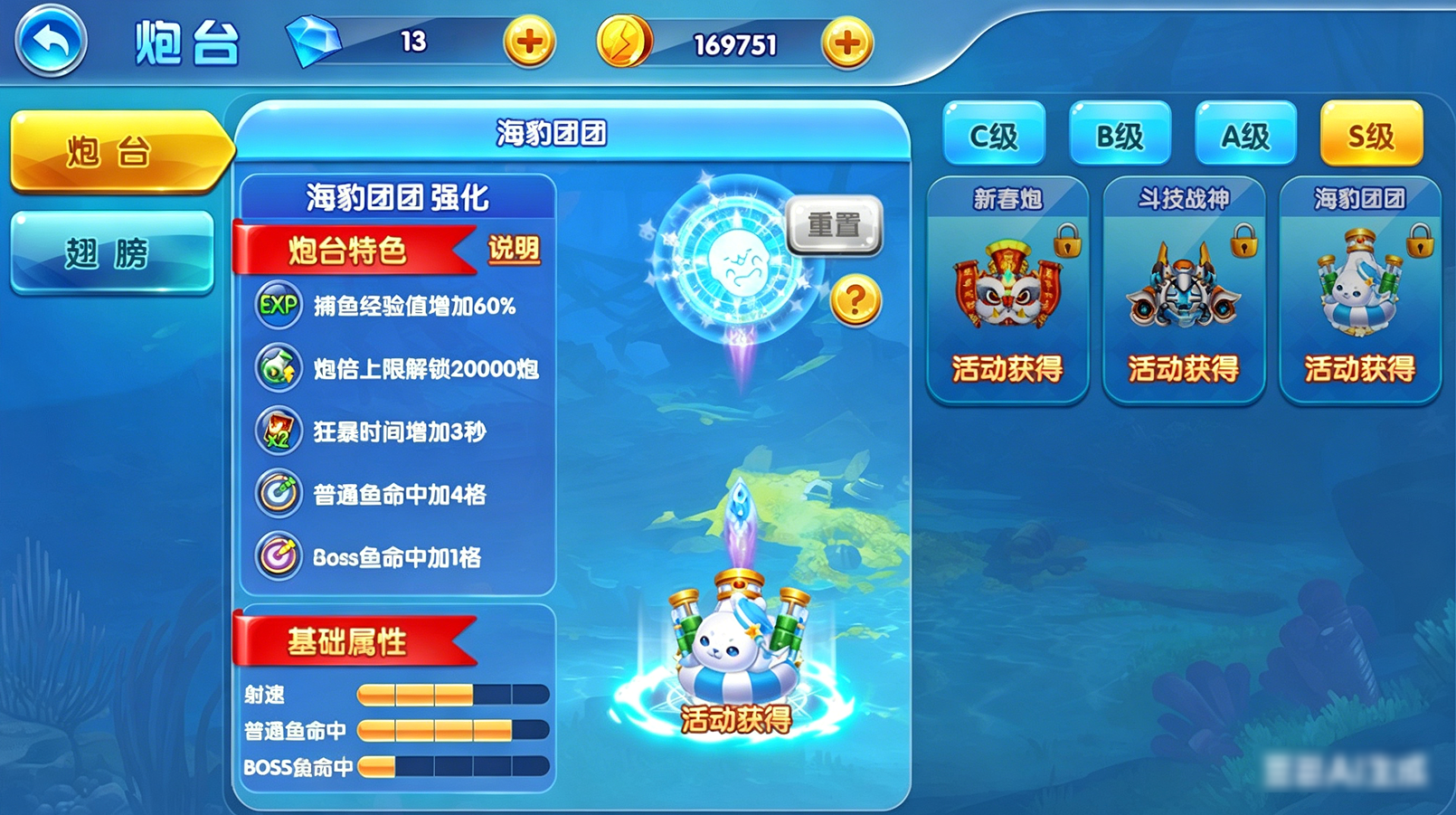This screenshot has width=1456, height=815.
Task: Add more diamonds with the plus button
Action: click(x=529, y=42)
